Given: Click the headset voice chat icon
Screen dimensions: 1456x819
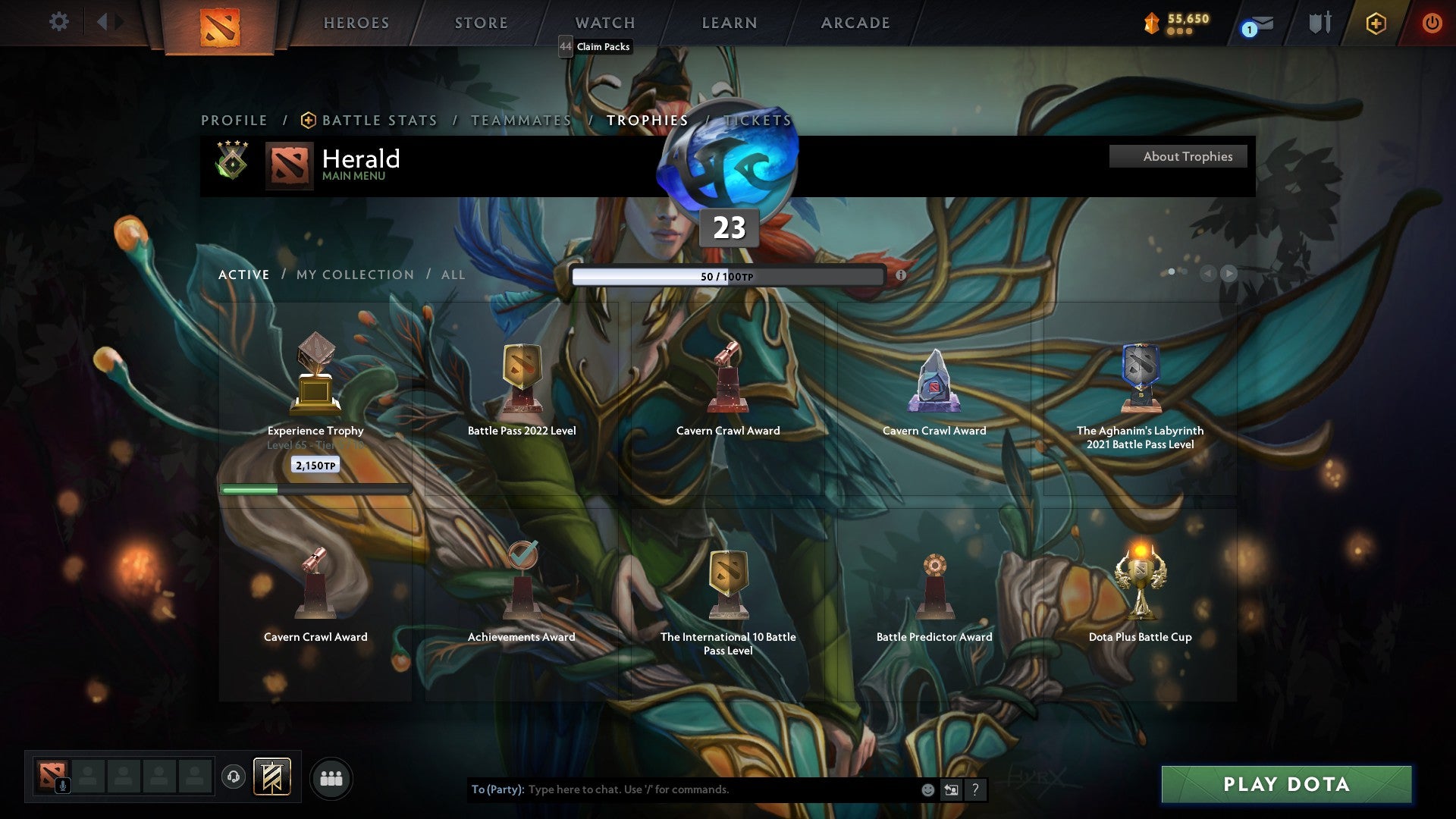Looking at the screenshot, I should [x=233, y=777].
